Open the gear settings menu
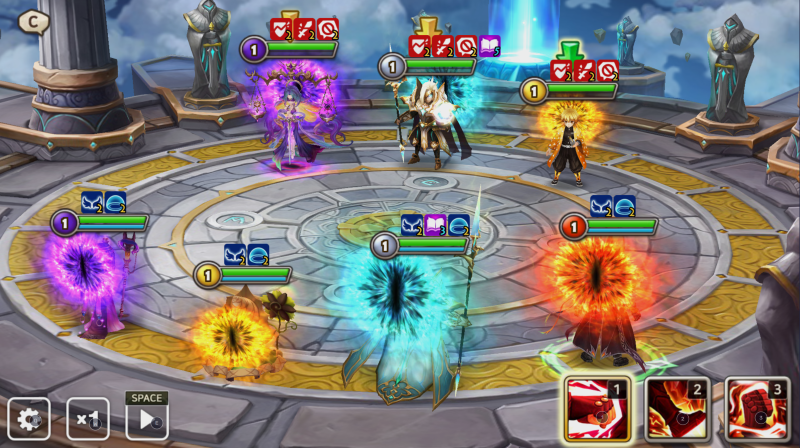This screenshot has width=800, height=448. [28, 419]
